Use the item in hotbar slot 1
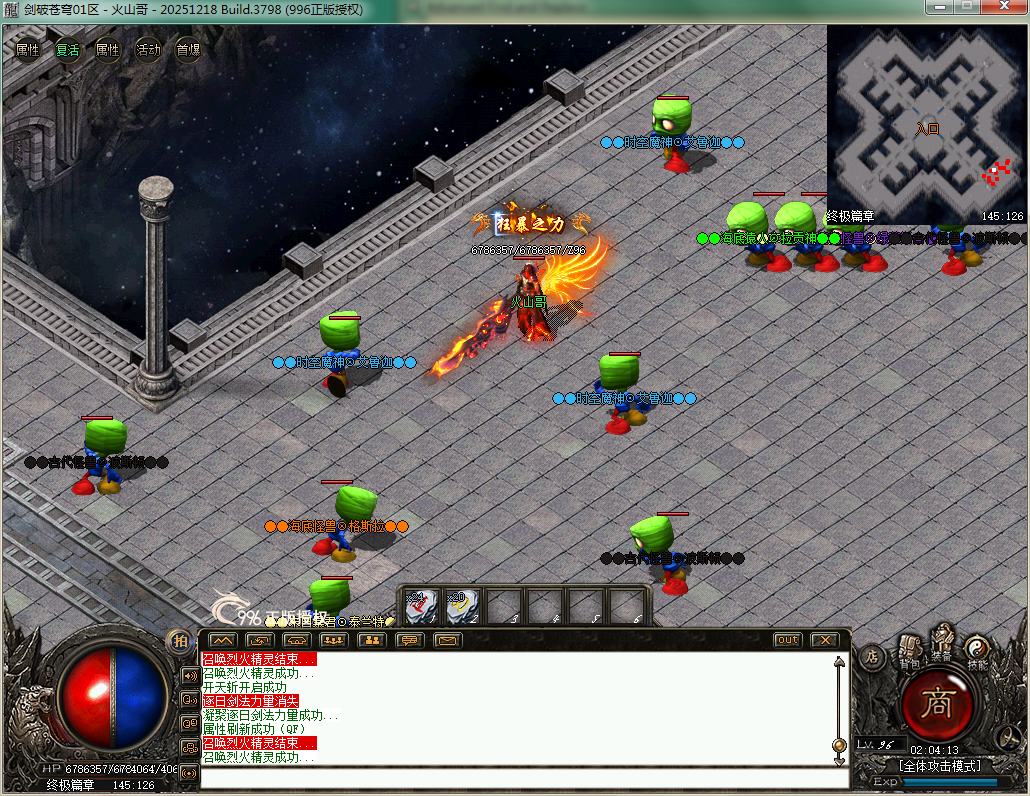The image size is (1030, 796). (421, 606)
